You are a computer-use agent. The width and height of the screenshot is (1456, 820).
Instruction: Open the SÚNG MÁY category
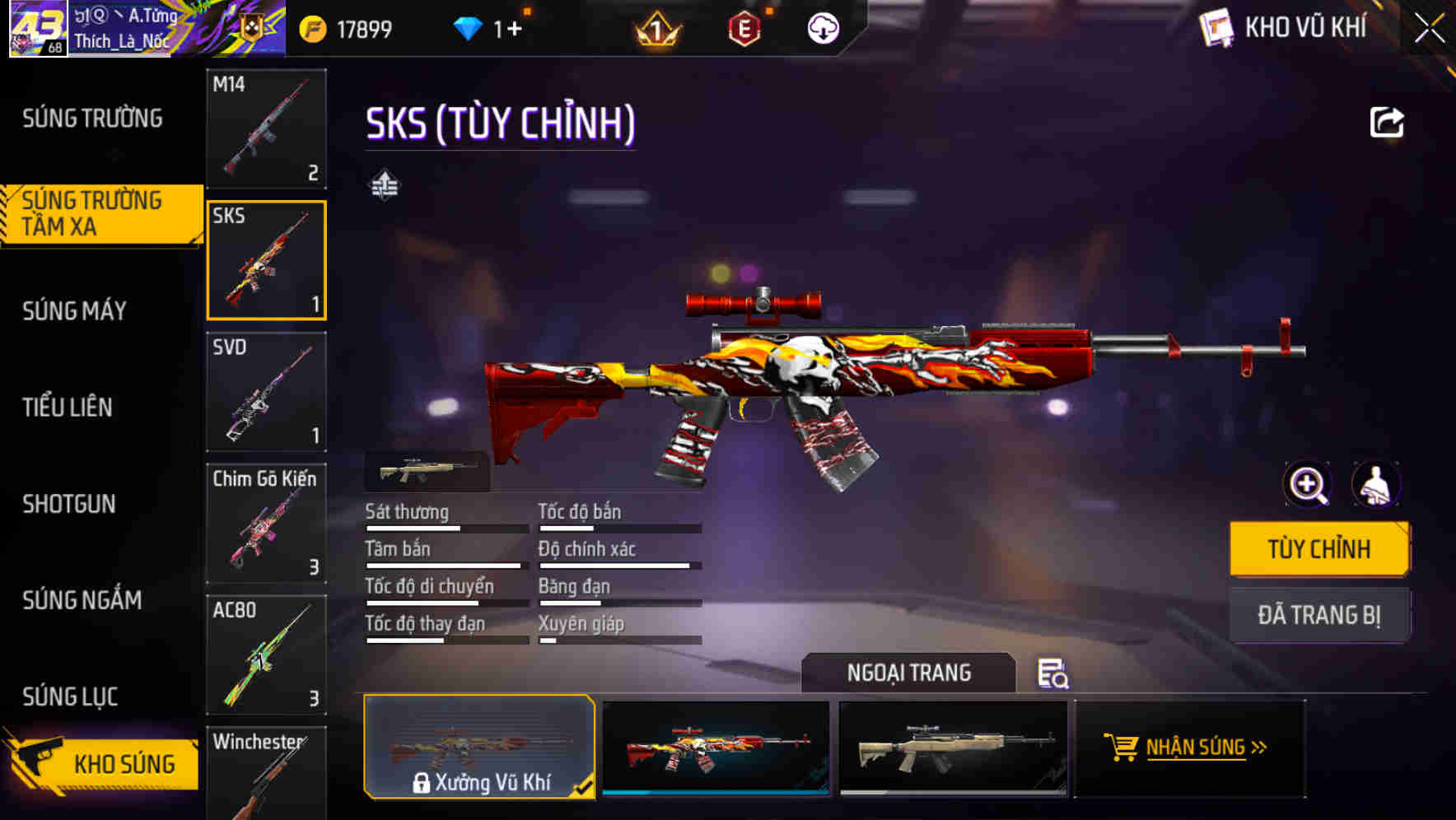click(x=72, y=310)
